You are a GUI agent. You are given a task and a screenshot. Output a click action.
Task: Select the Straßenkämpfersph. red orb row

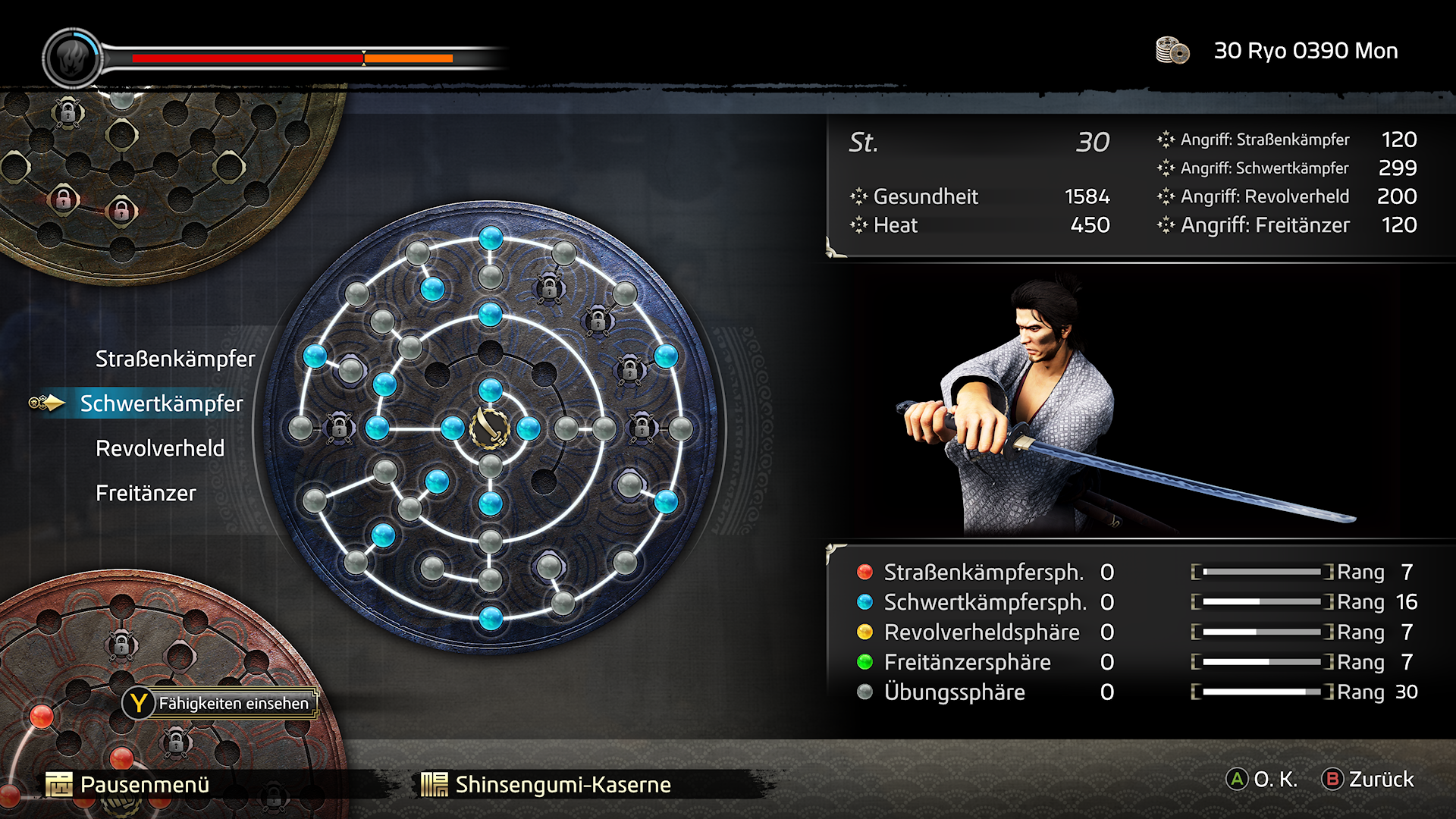[x=984, y=572]
